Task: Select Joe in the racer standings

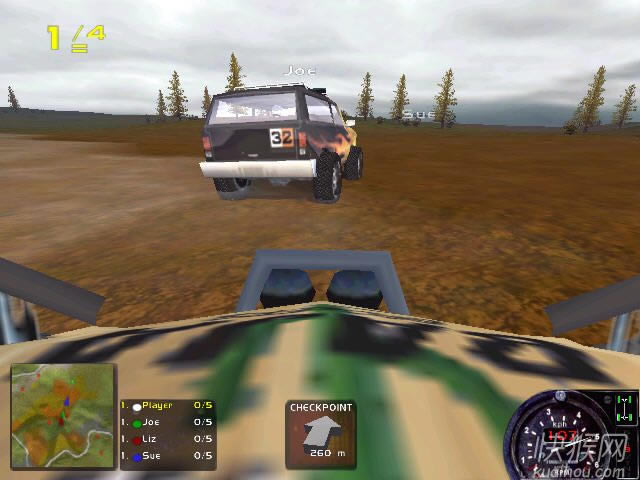Action: [x=166, y=422]
